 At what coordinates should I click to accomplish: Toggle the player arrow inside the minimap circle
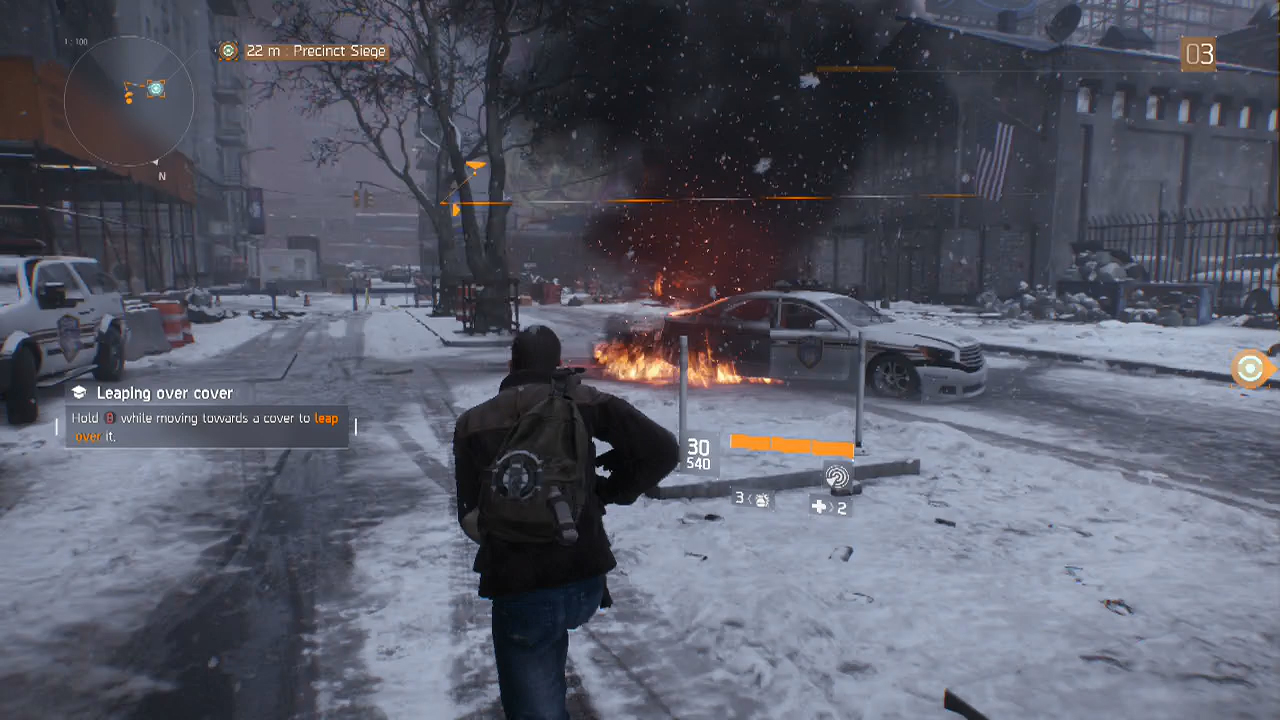tap(129, 96)
